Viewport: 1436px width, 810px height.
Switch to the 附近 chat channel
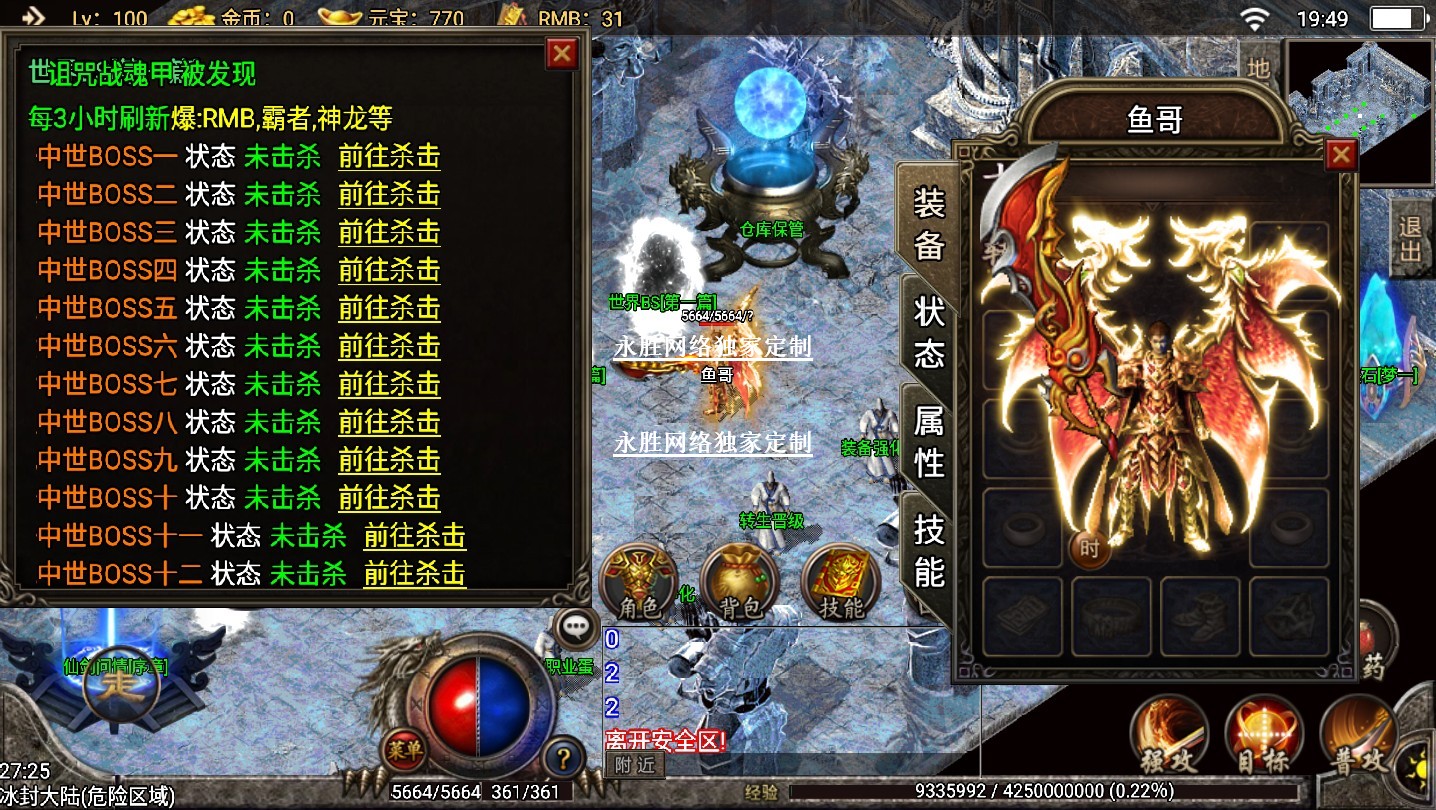(x=634, y=765)
